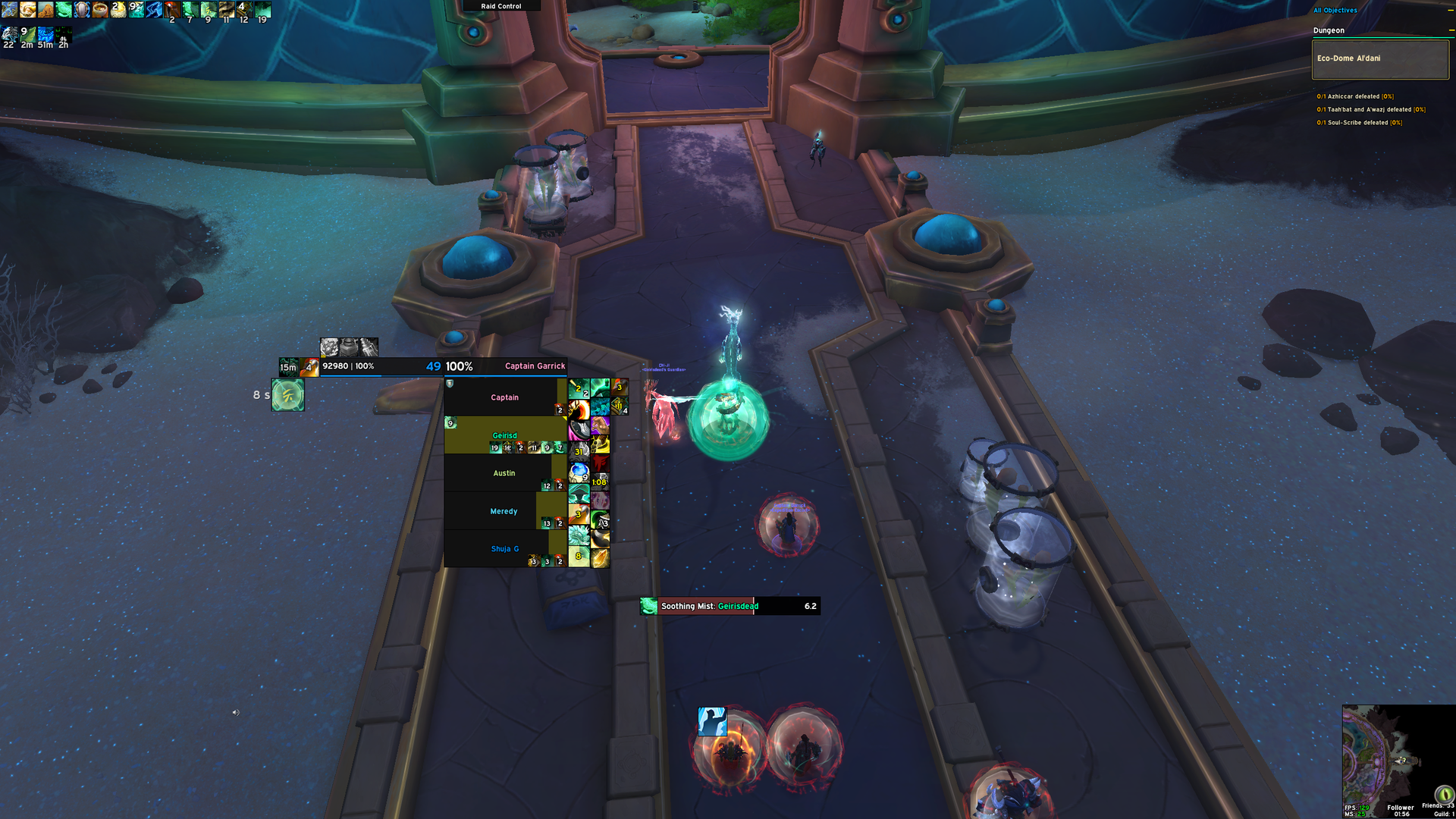Collapse the All Objectives tracker
The image size is (1456, 819).
tap(1335, 11)
